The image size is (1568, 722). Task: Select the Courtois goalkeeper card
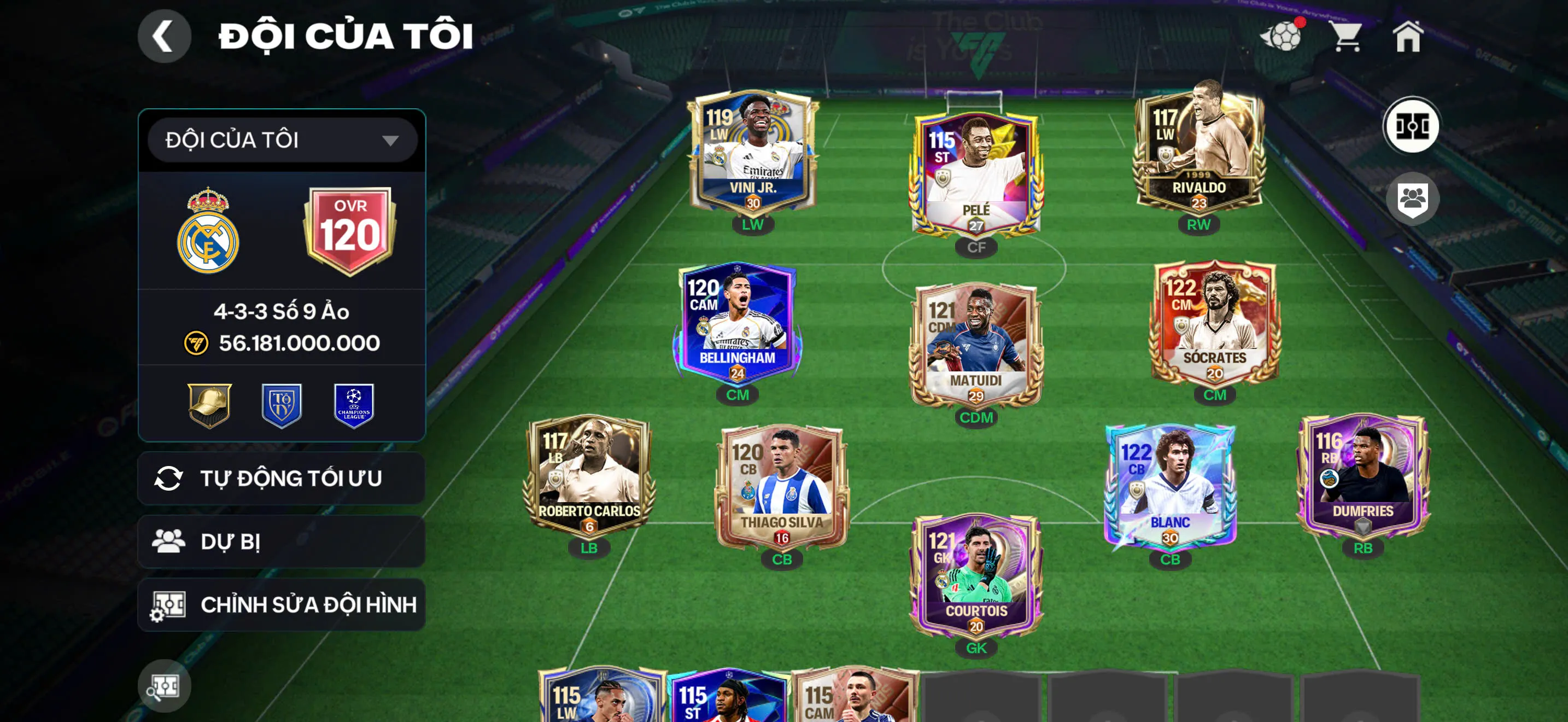coord(976,575)
